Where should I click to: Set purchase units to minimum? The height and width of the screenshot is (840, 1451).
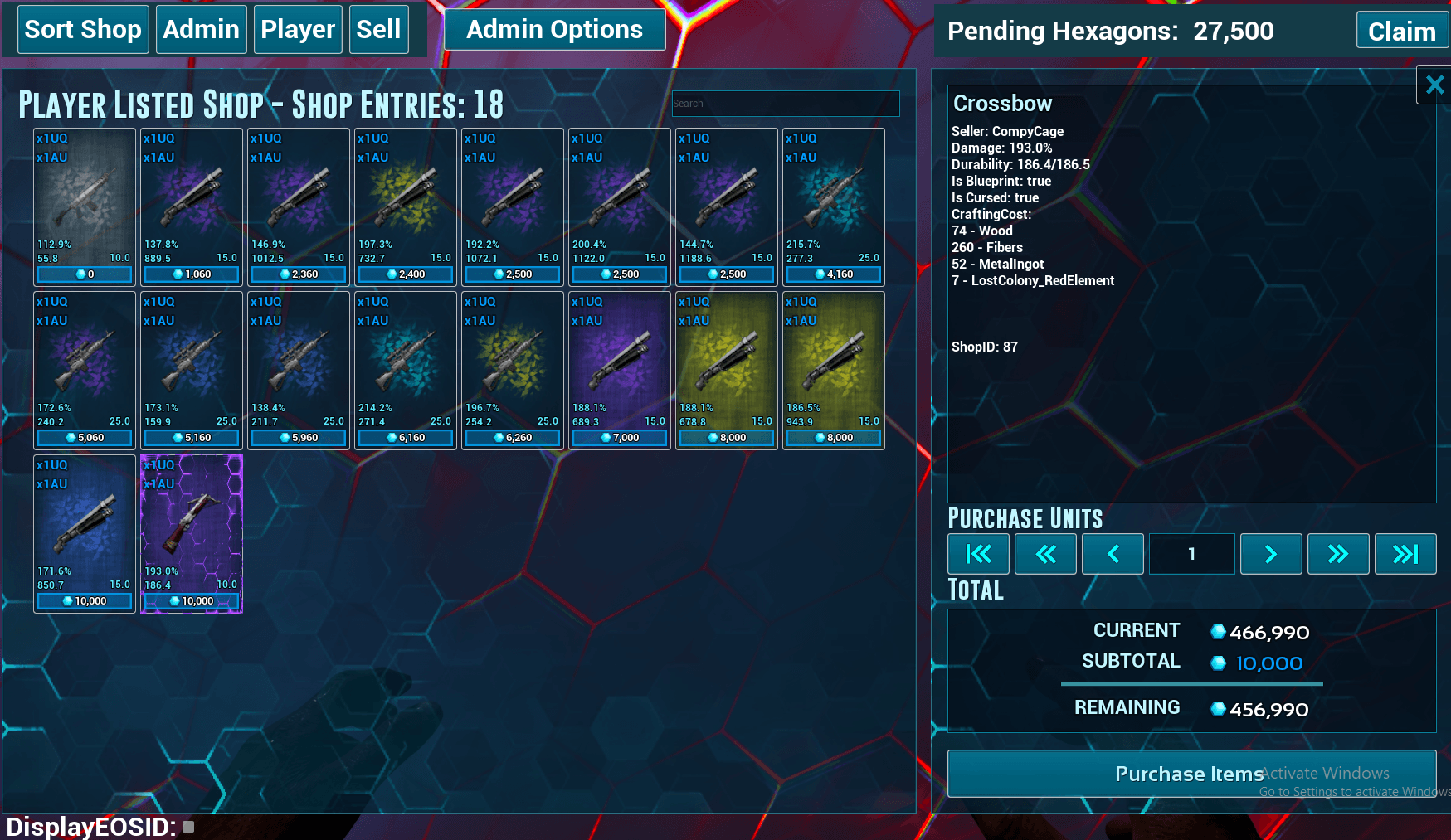[x=979, y=554]
